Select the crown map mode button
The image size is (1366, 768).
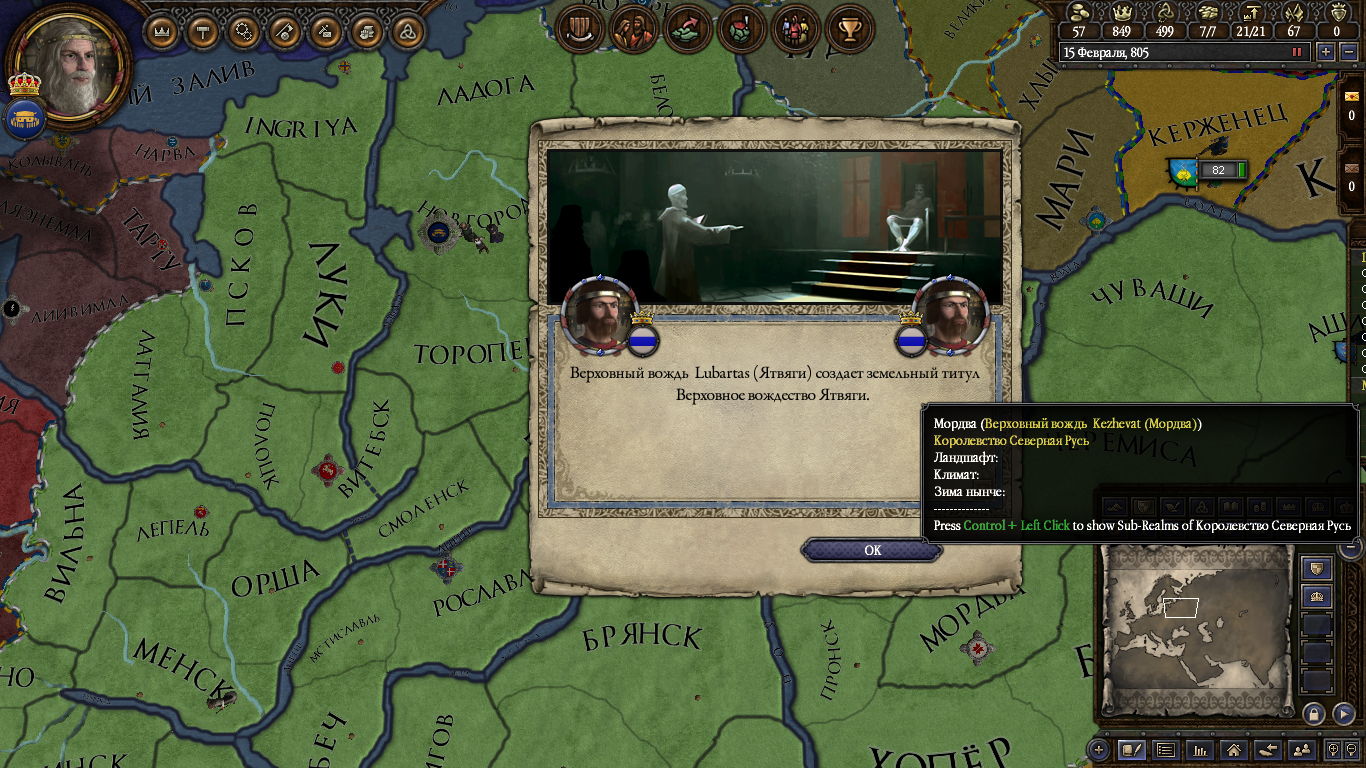1317,597
